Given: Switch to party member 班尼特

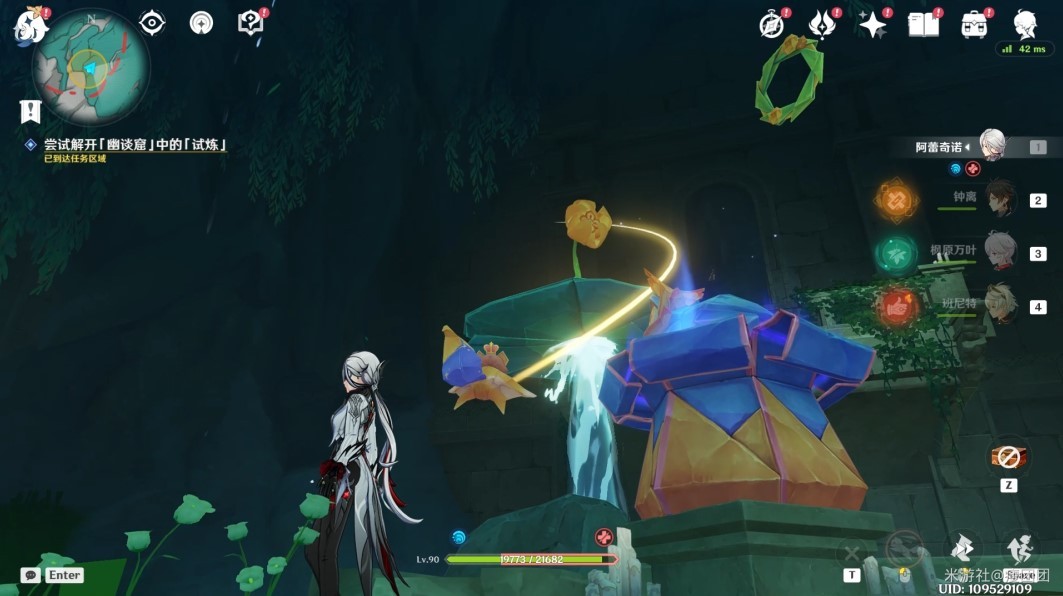Looking at the screenshot, I should [x=998, y=305].
